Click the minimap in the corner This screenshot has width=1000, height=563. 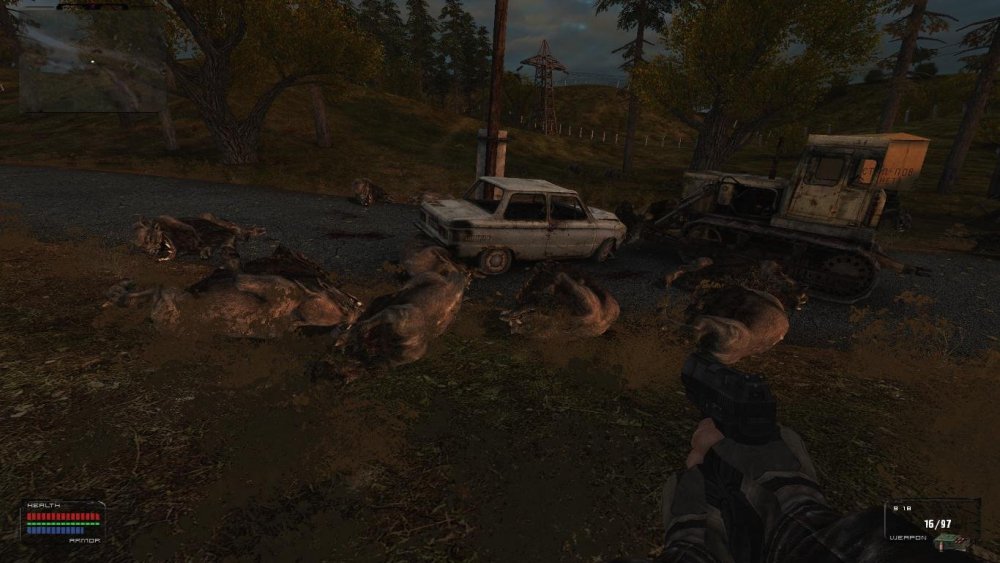91,60
